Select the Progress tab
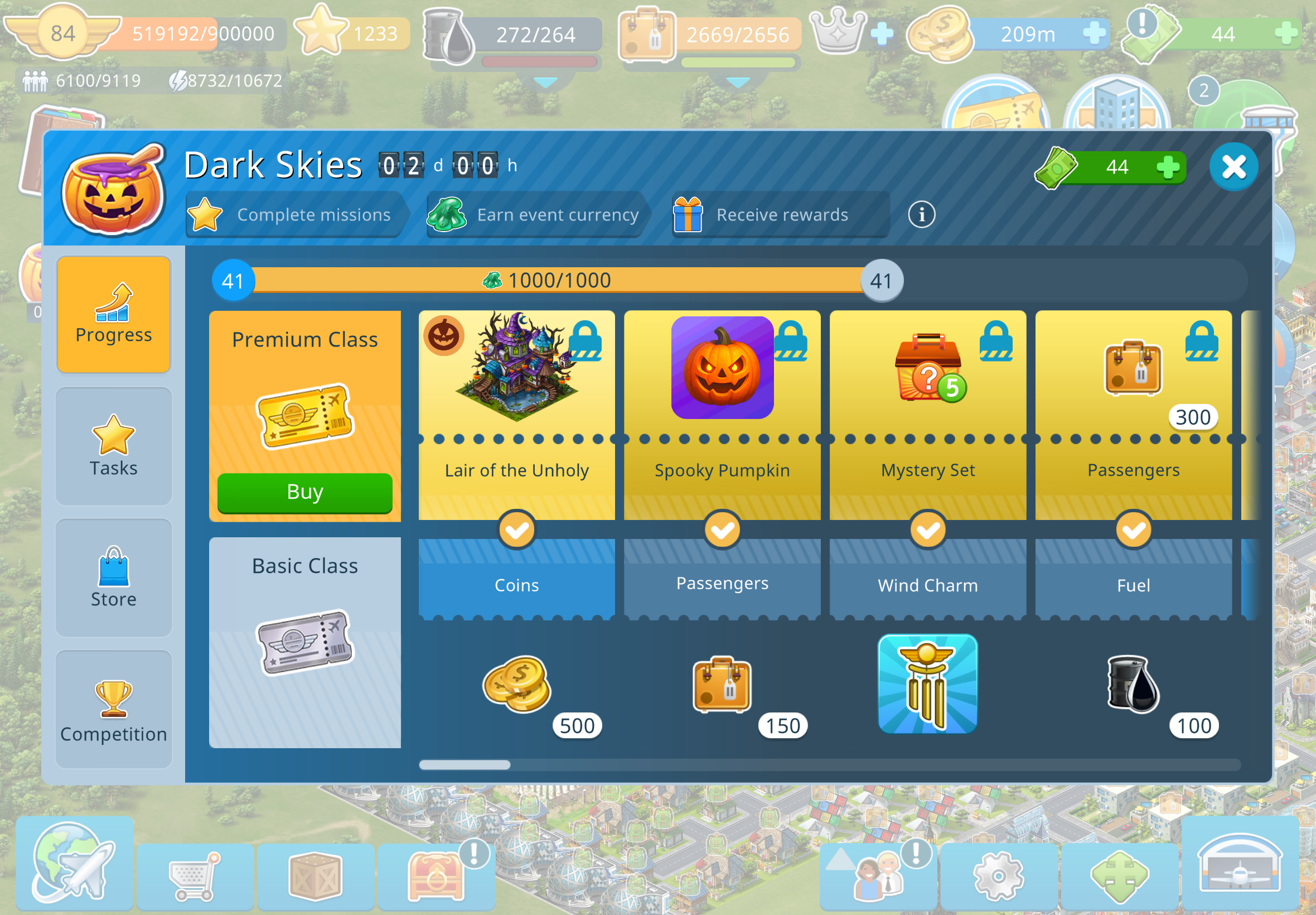This screenshot has height=915, width=1316. click(113, 315)
